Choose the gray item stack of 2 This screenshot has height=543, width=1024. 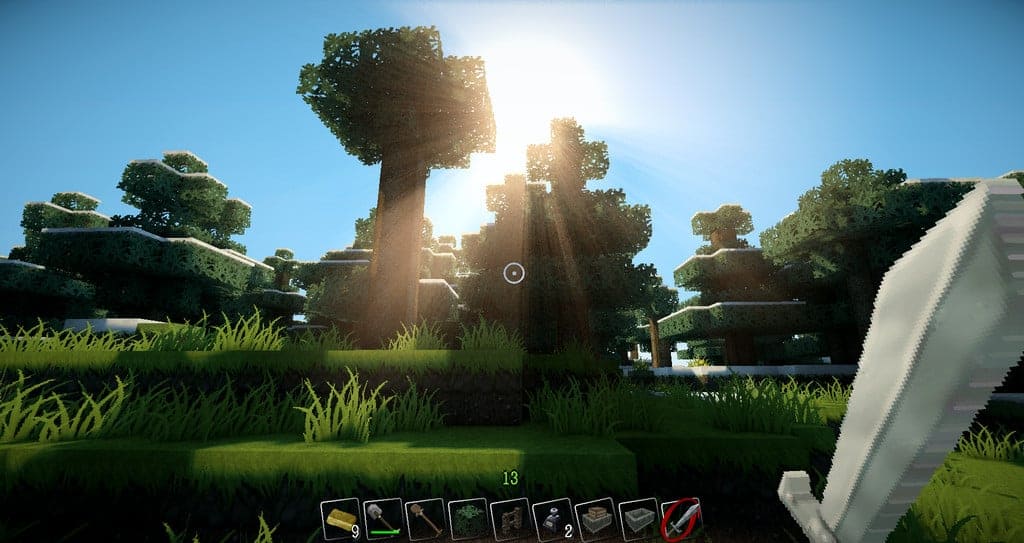(x=553, y=519)
